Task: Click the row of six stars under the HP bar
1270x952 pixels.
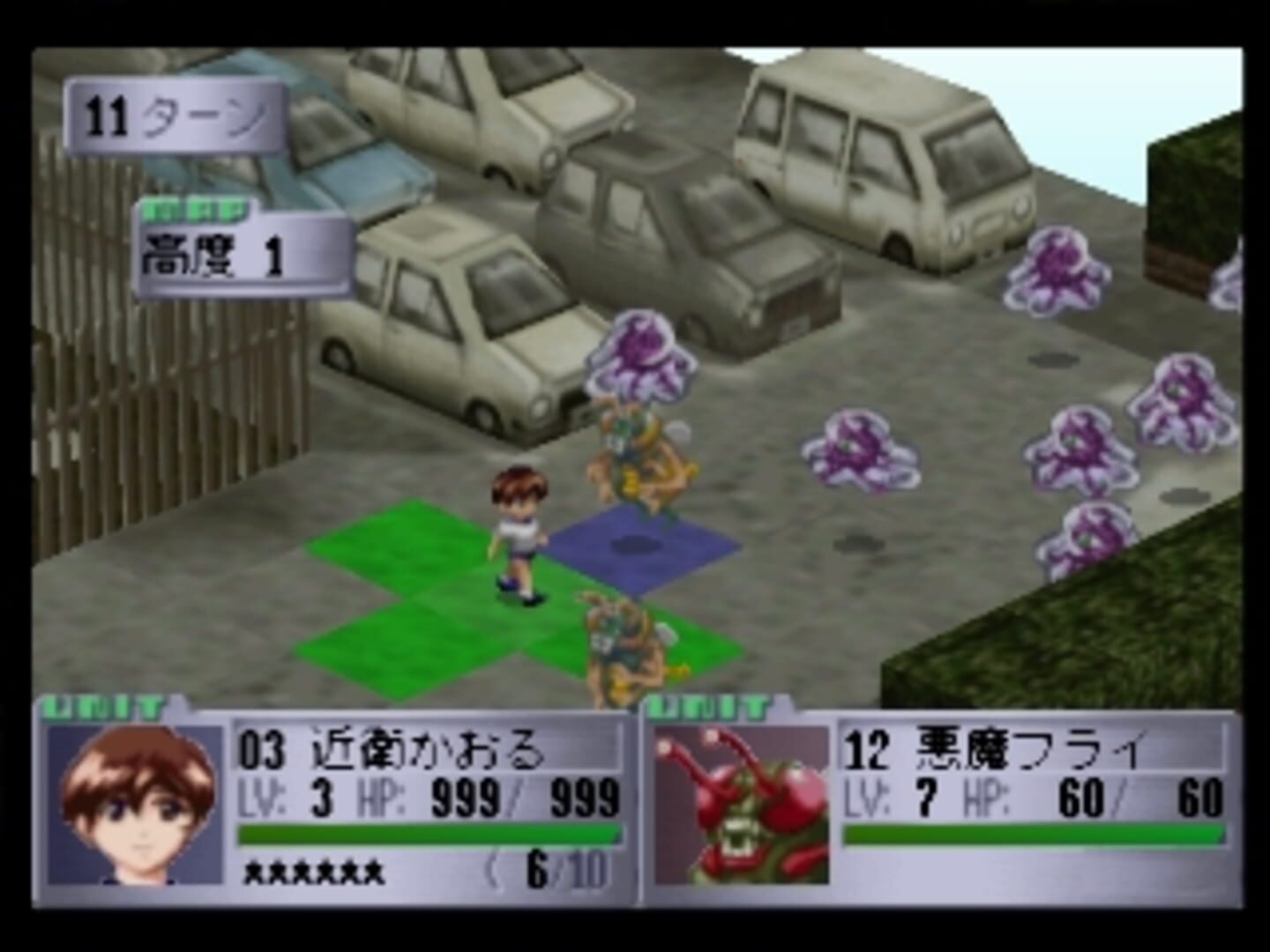Action: click(x=313, y=874)
